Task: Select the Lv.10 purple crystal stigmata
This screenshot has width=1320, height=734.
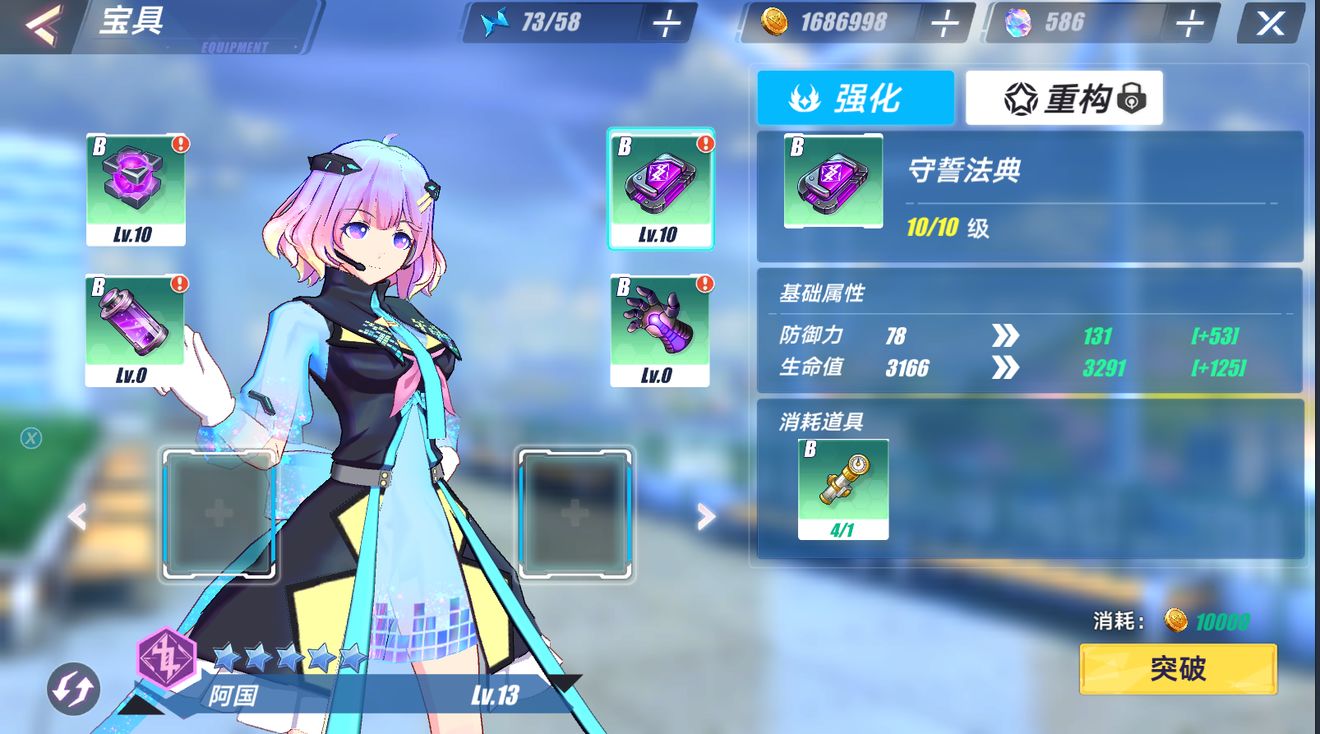Action: click(x=135, y=190)
